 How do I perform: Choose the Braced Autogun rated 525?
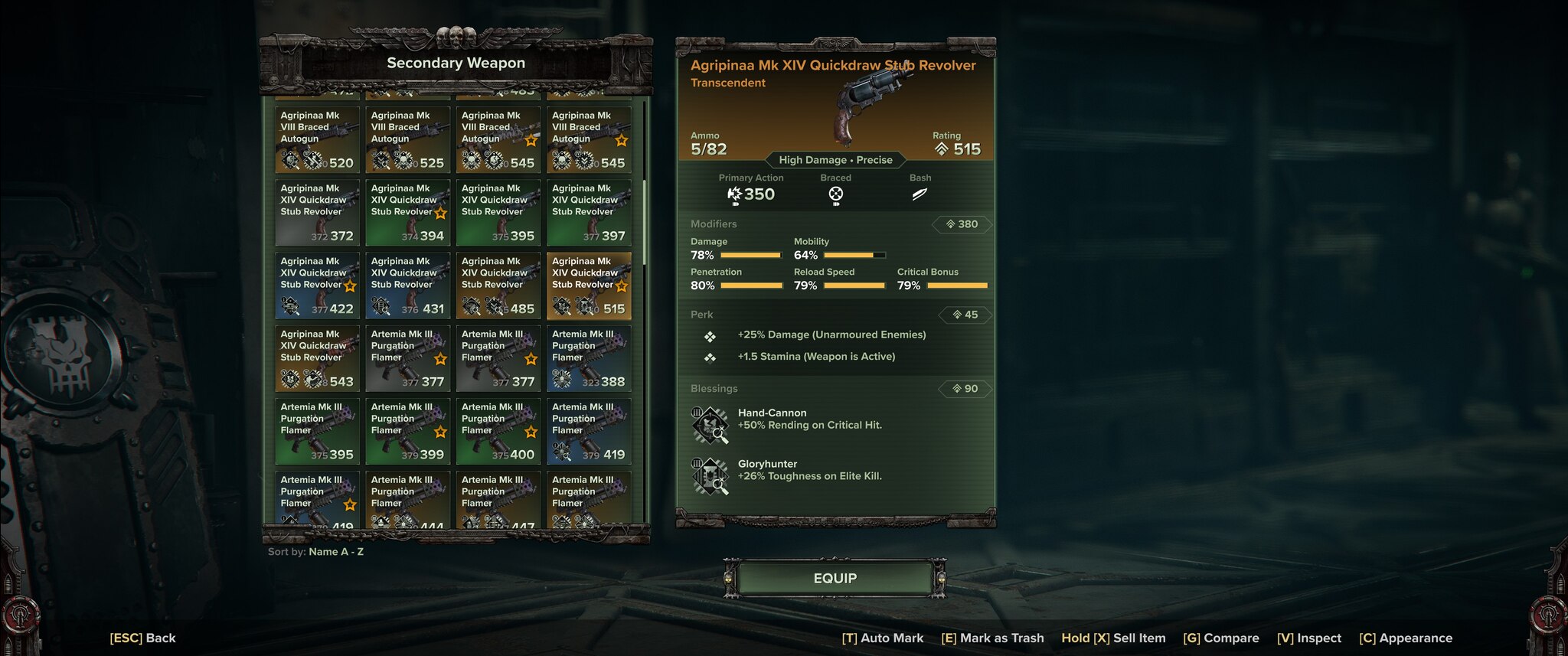407,139
